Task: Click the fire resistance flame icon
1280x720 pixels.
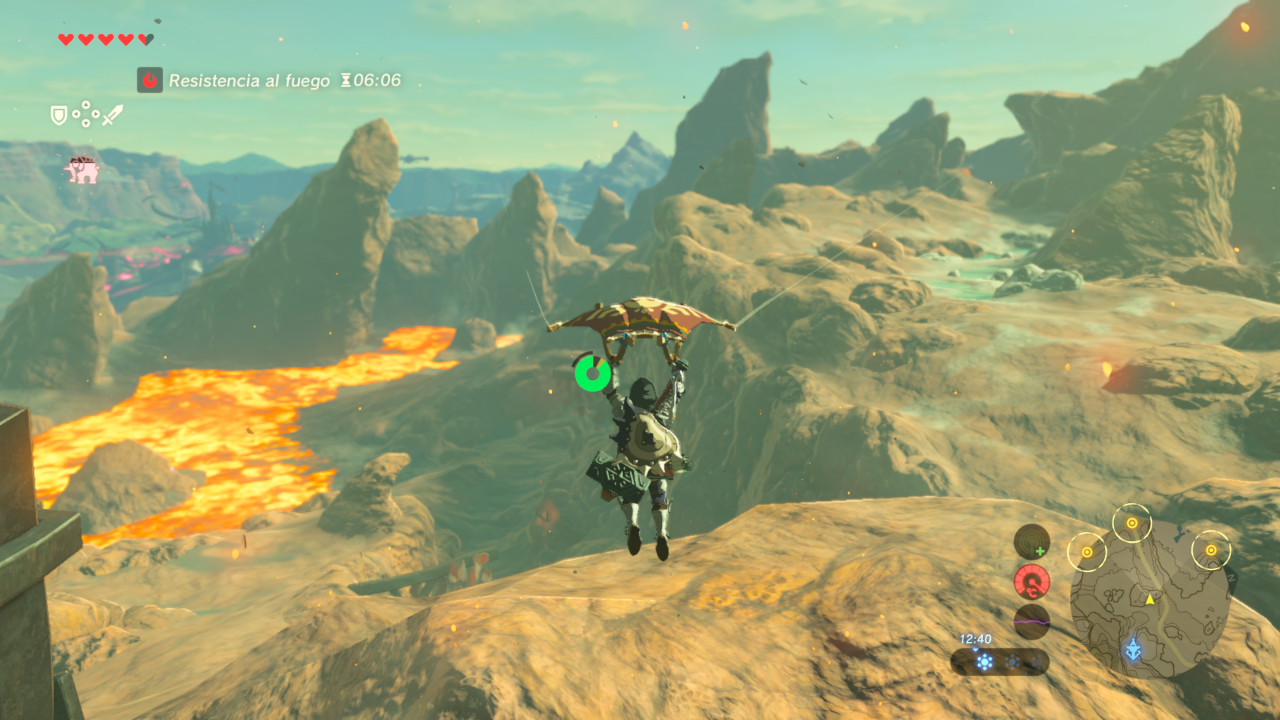Action: 150,80
